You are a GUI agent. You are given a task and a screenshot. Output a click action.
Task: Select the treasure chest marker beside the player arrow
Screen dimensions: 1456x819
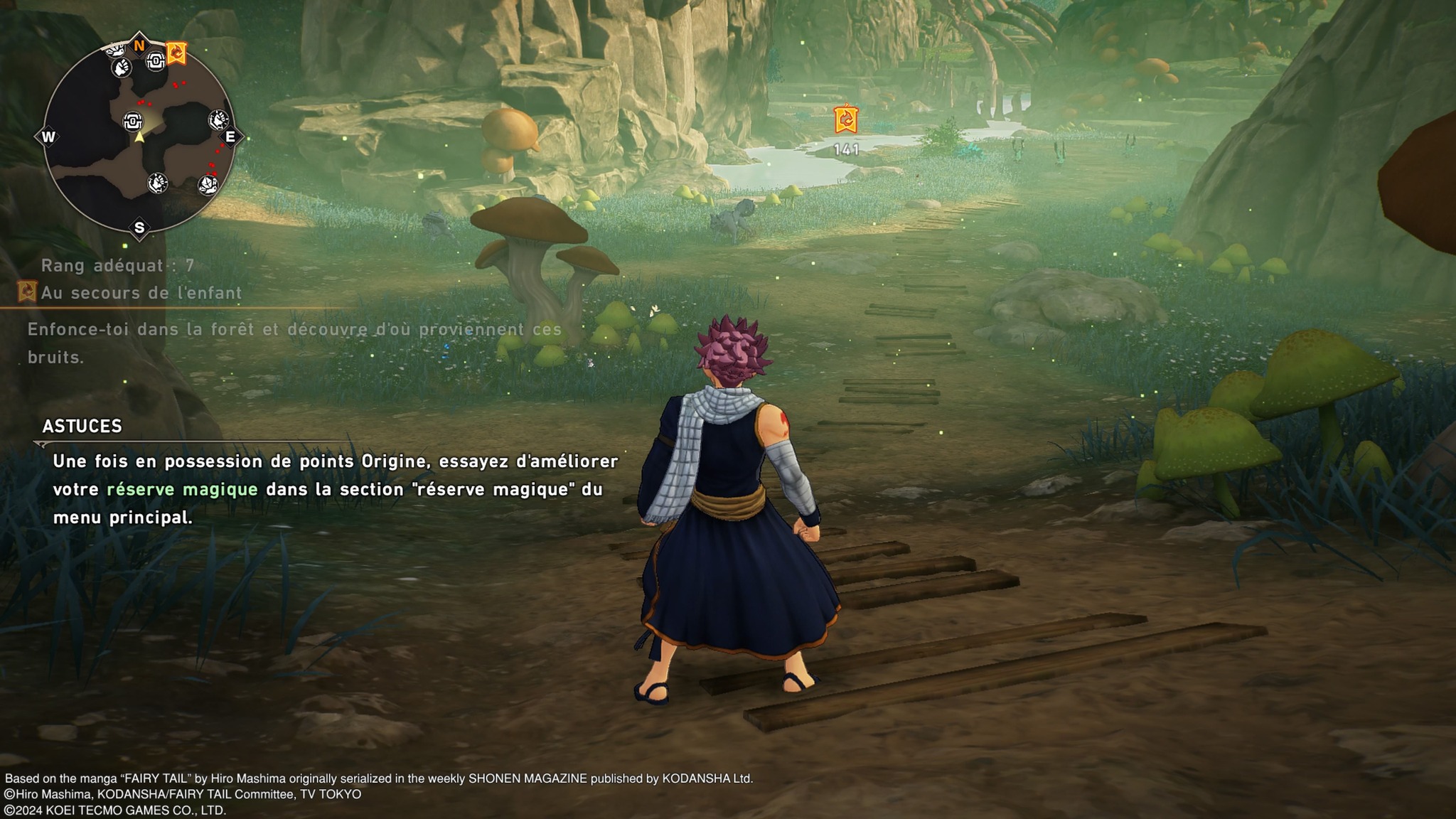[133, 122]
